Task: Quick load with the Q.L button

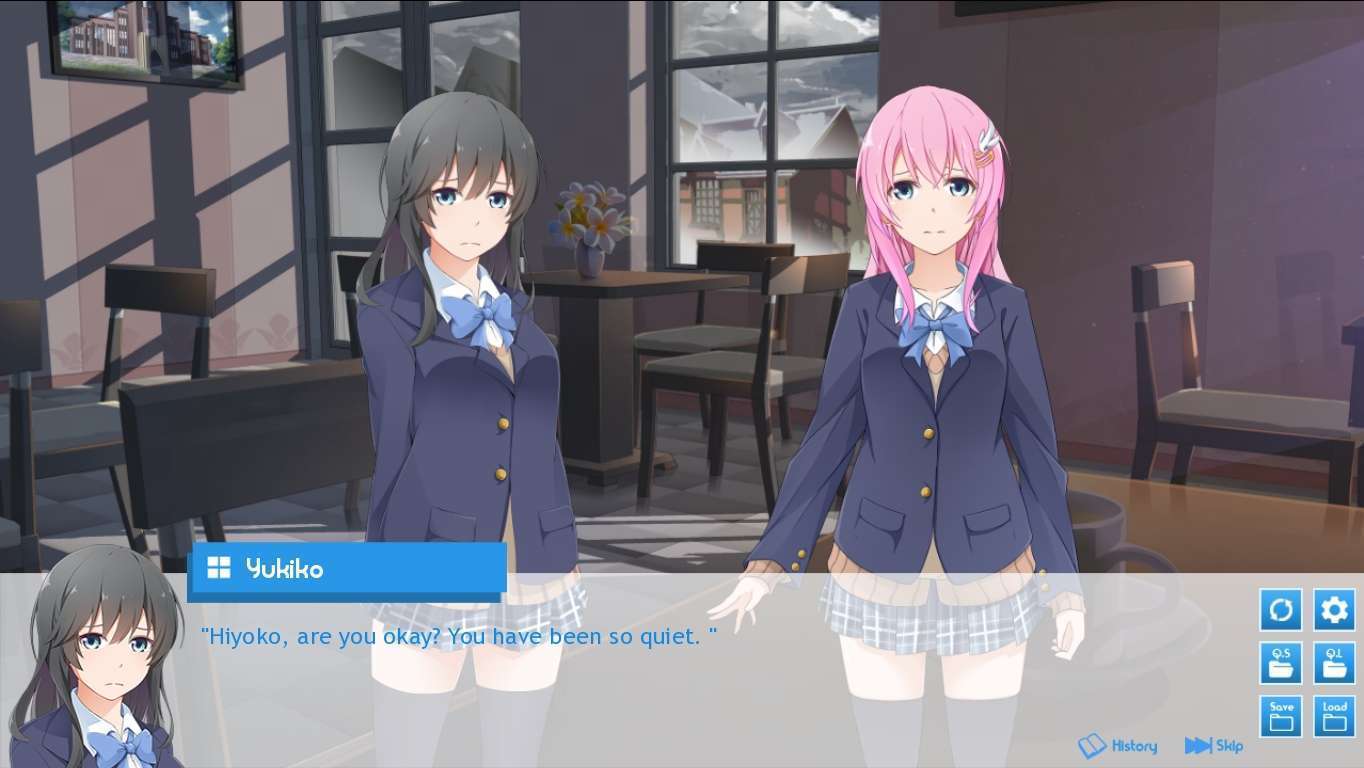Action: [x=1334, y=663]
